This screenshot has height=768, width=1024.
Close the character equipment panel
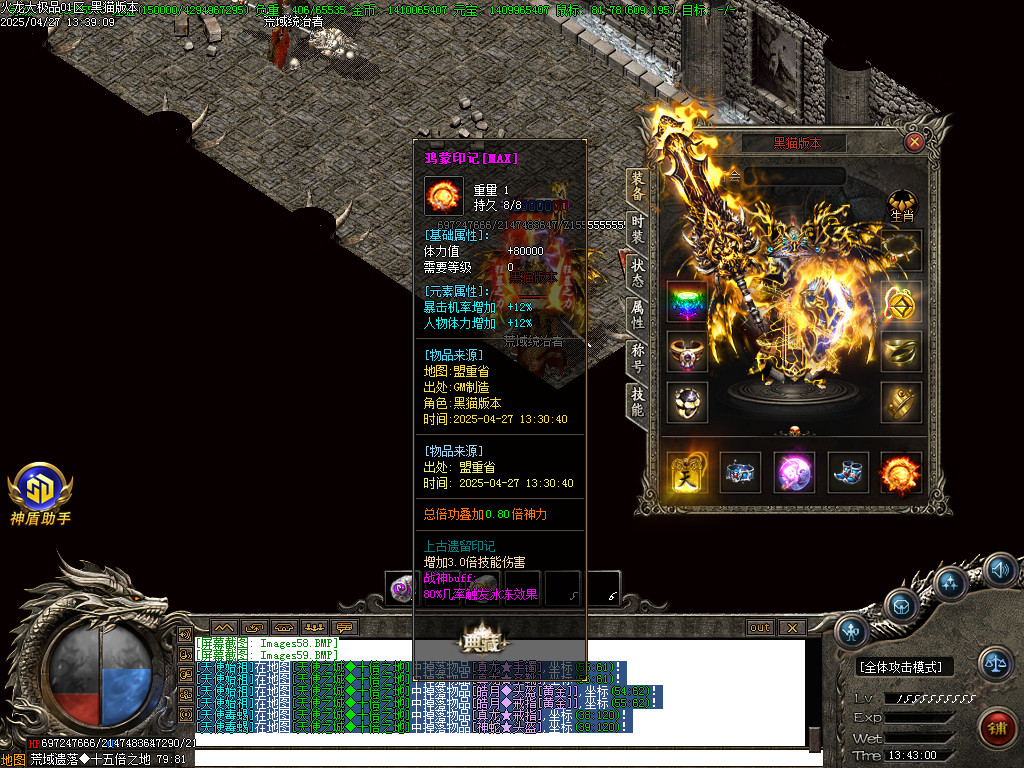(913, 142)
